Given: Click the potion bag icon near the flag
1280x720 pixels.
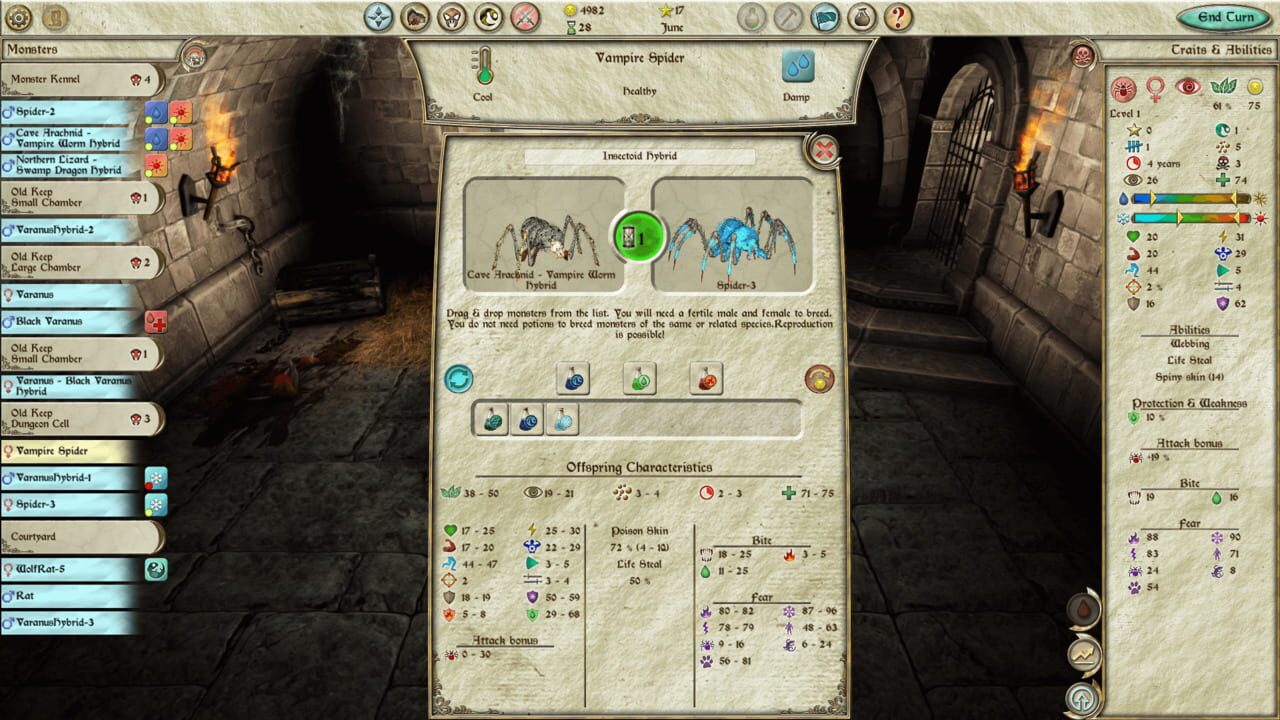Looking at the screenshot, I should (861, 18).
